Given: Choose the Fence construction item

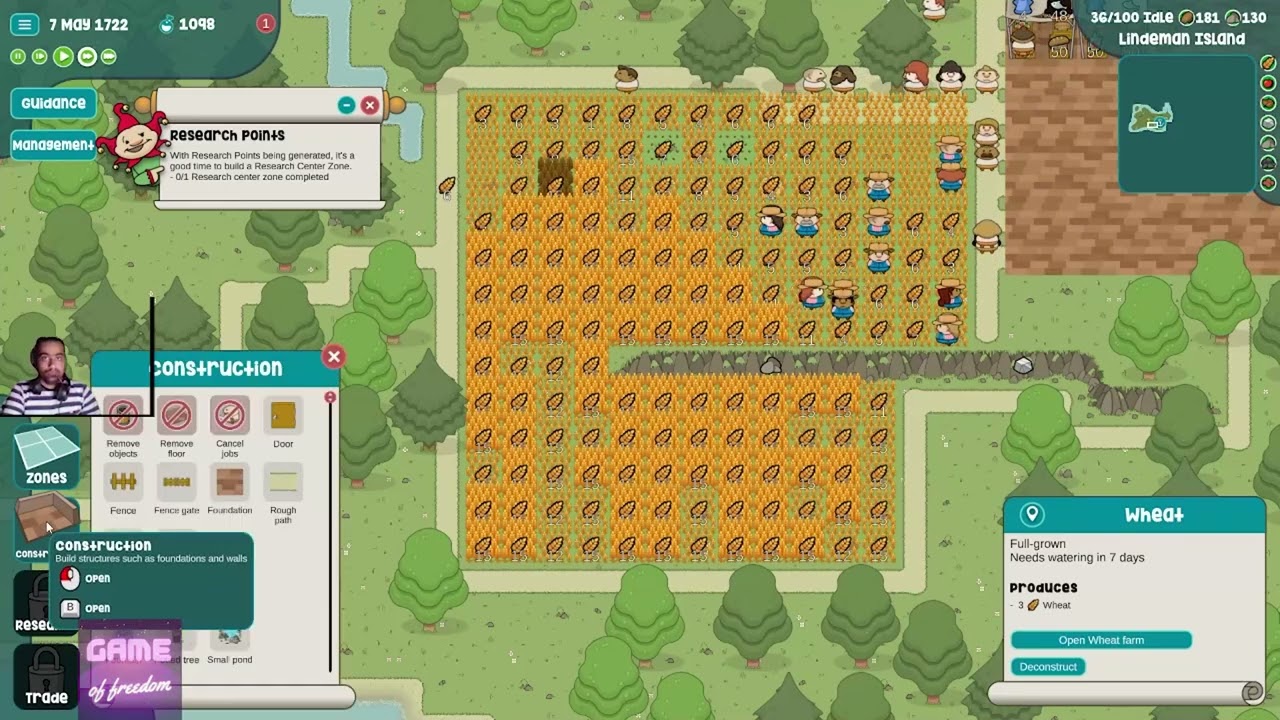Looking at the screenshot, I should click(123, 483).
